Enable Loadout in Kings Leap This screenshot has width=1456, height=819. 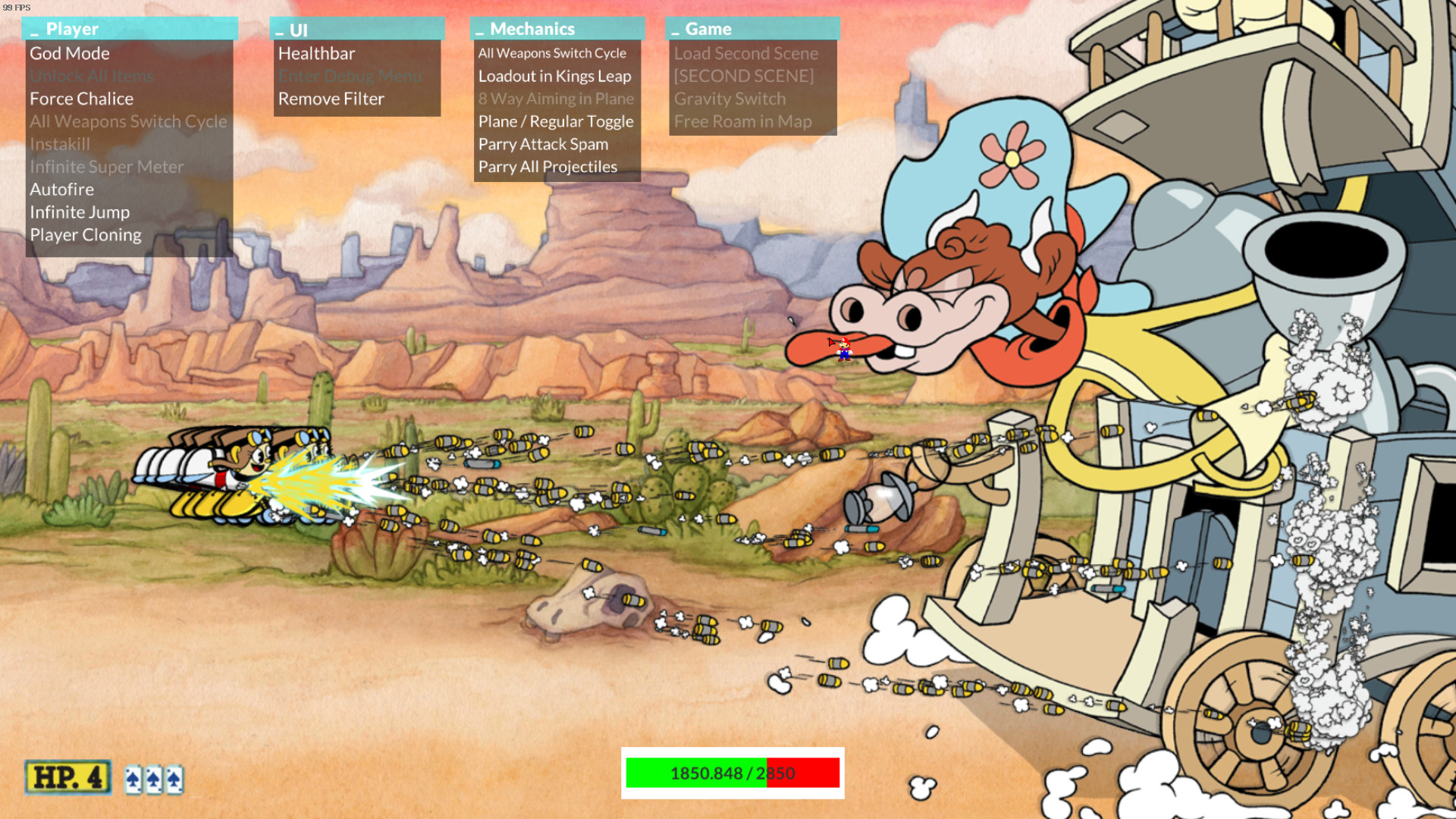click(x=554, y=77)
